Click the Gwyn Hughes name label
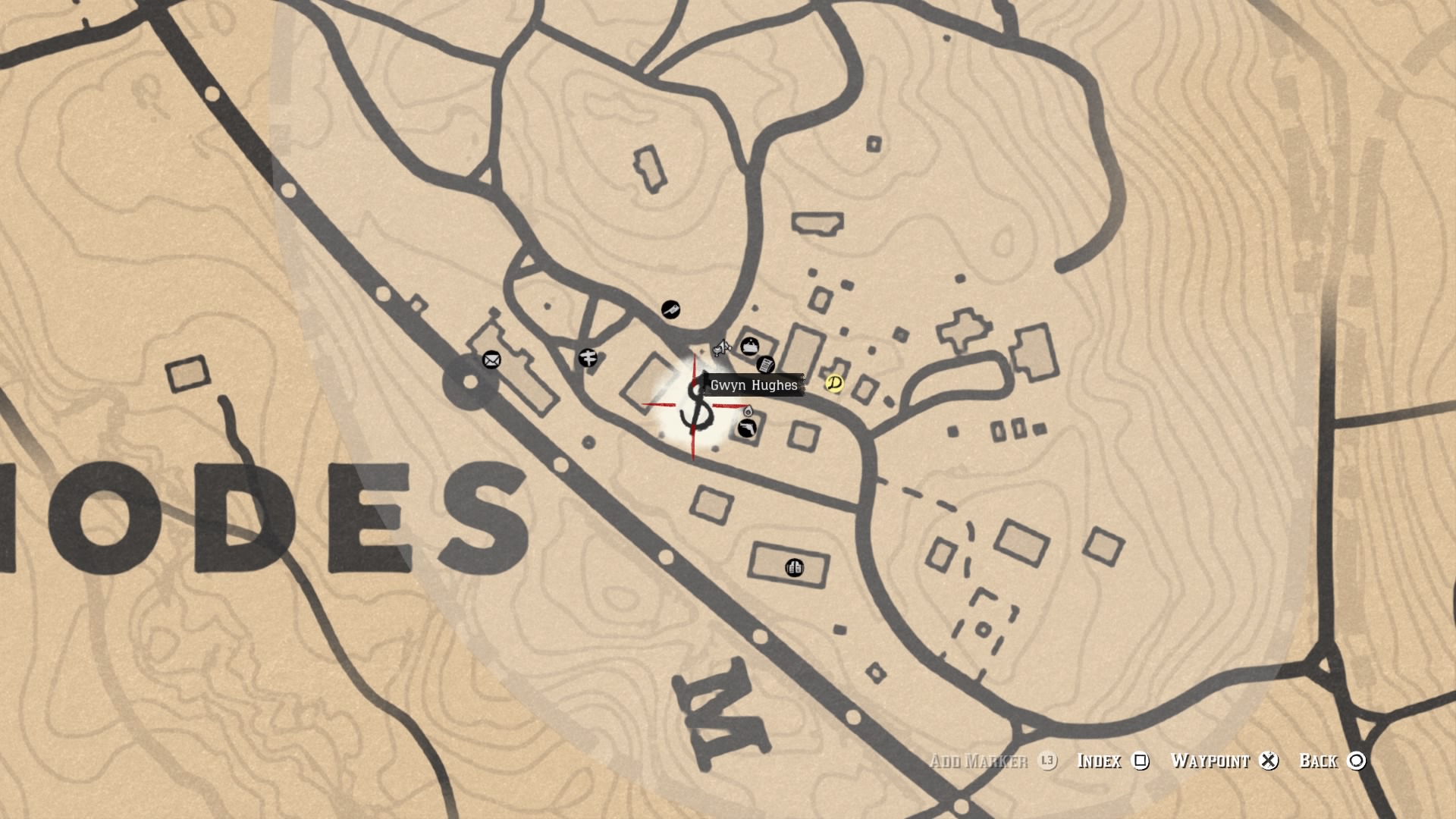The image size is (1456, 819). coord(754,384)
